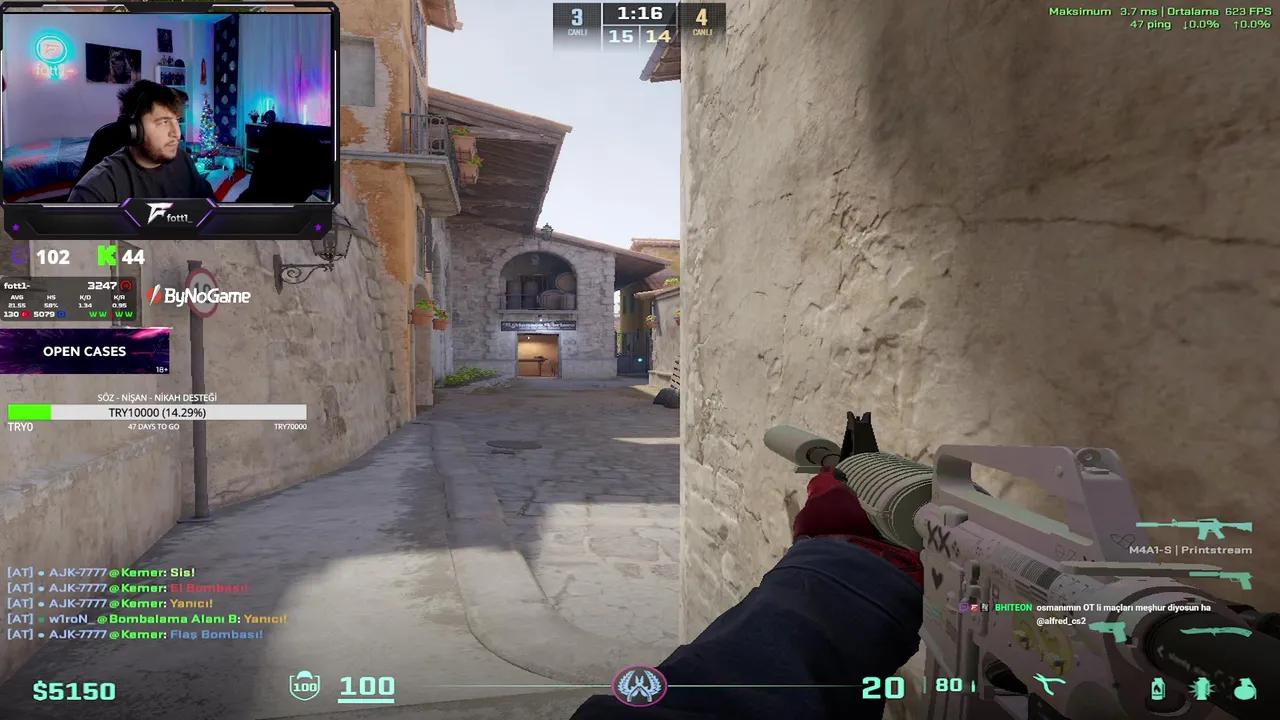Click the OPEN CASES banner
Screen dimensions: 1280x720
[x=84, y=351]
